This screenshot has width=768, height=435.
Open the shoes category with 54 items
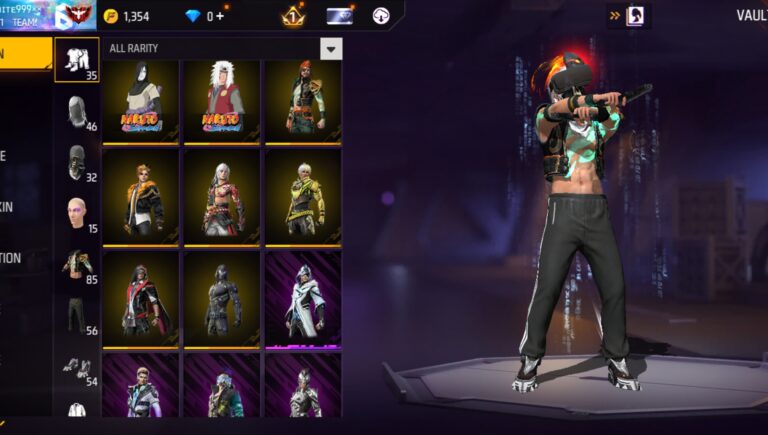click(x=78, y=367)
